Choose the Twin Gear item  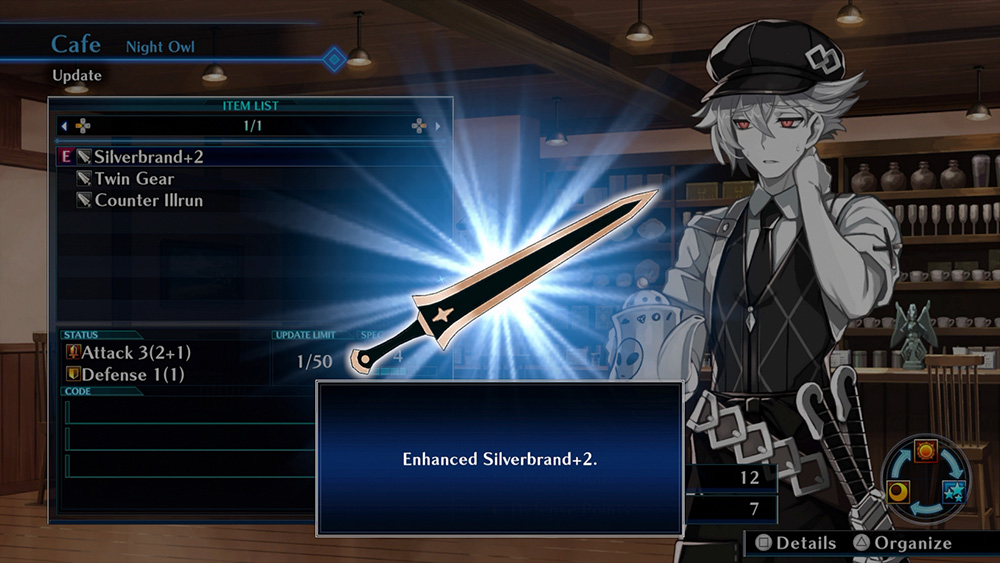(x=134, y=179)
